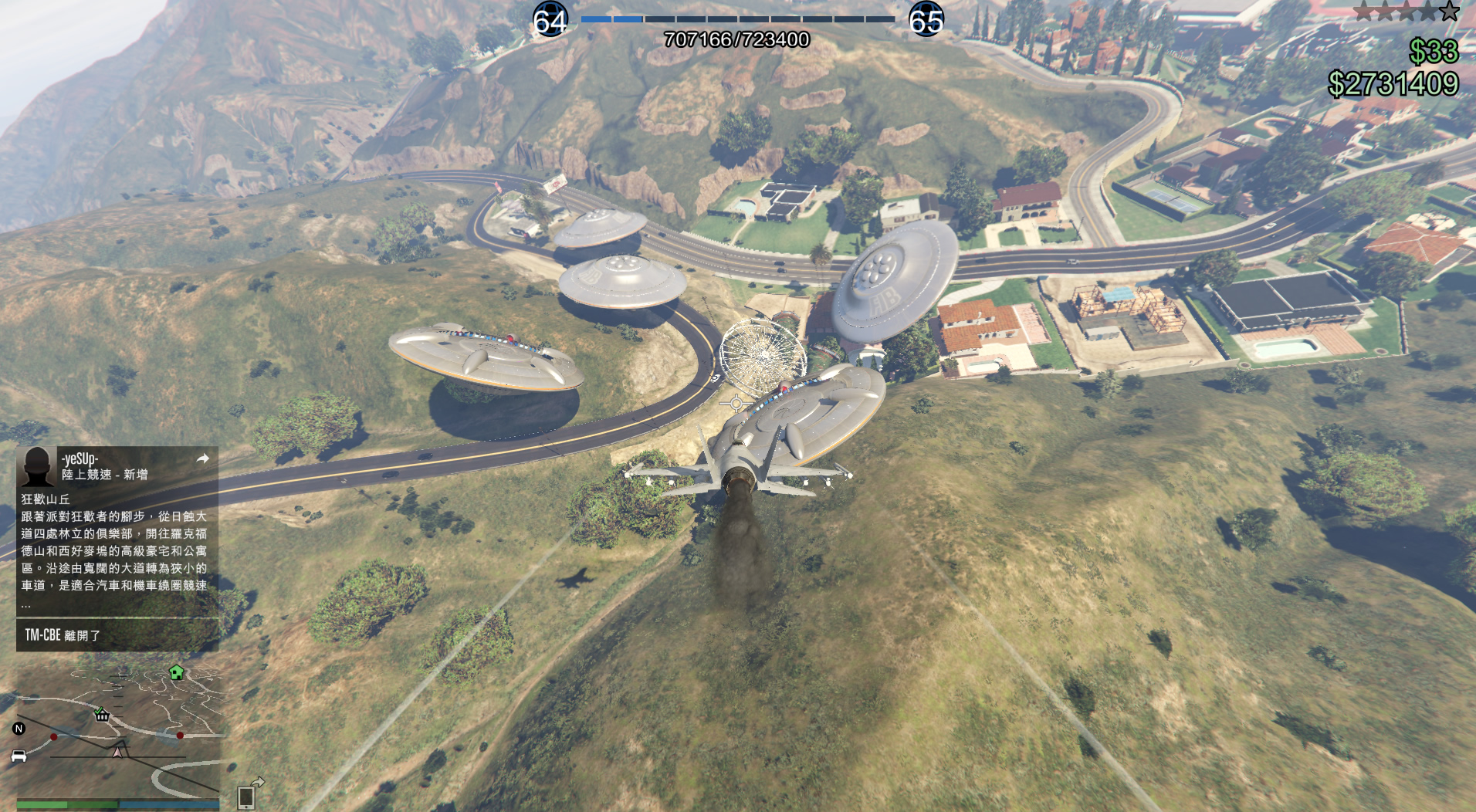The image size is (1476, 812).
Task: Click the north compass indicator on minimap
Action: tap(19, 728)
